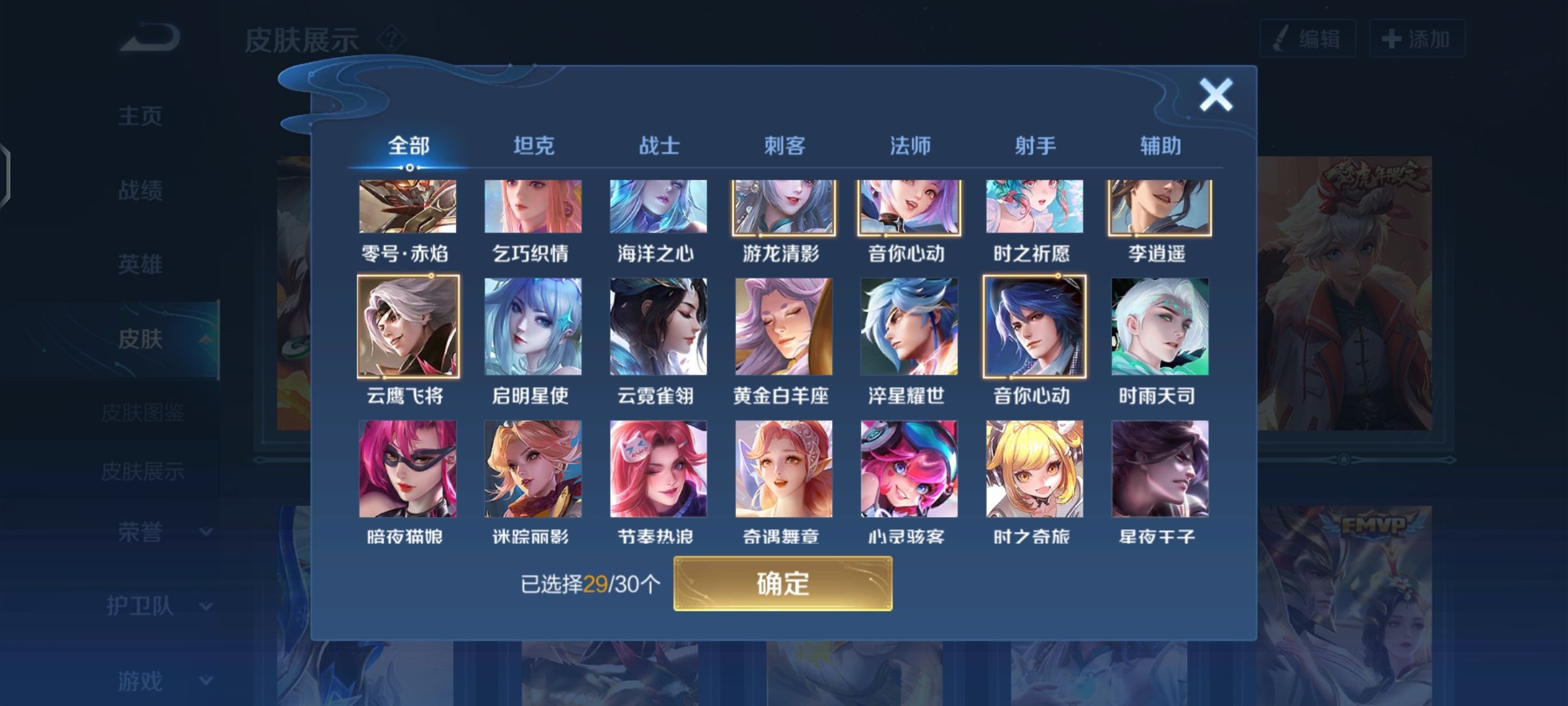Click the 零号·赤焰 skin thumbnail
Viewport: 1568px width, 706px height.
click(408, 208)
